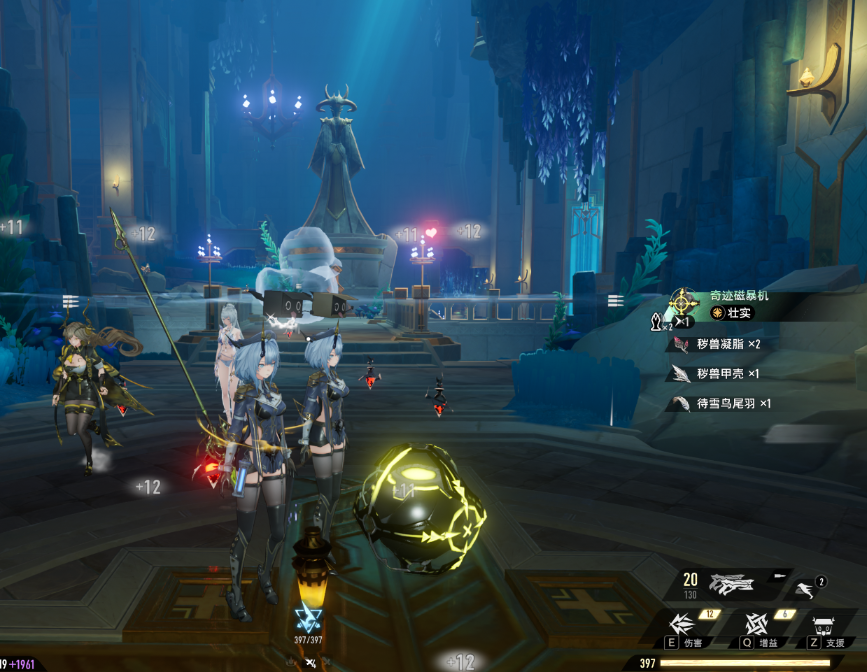Trigger the 增益 buff skill icon

756,624
